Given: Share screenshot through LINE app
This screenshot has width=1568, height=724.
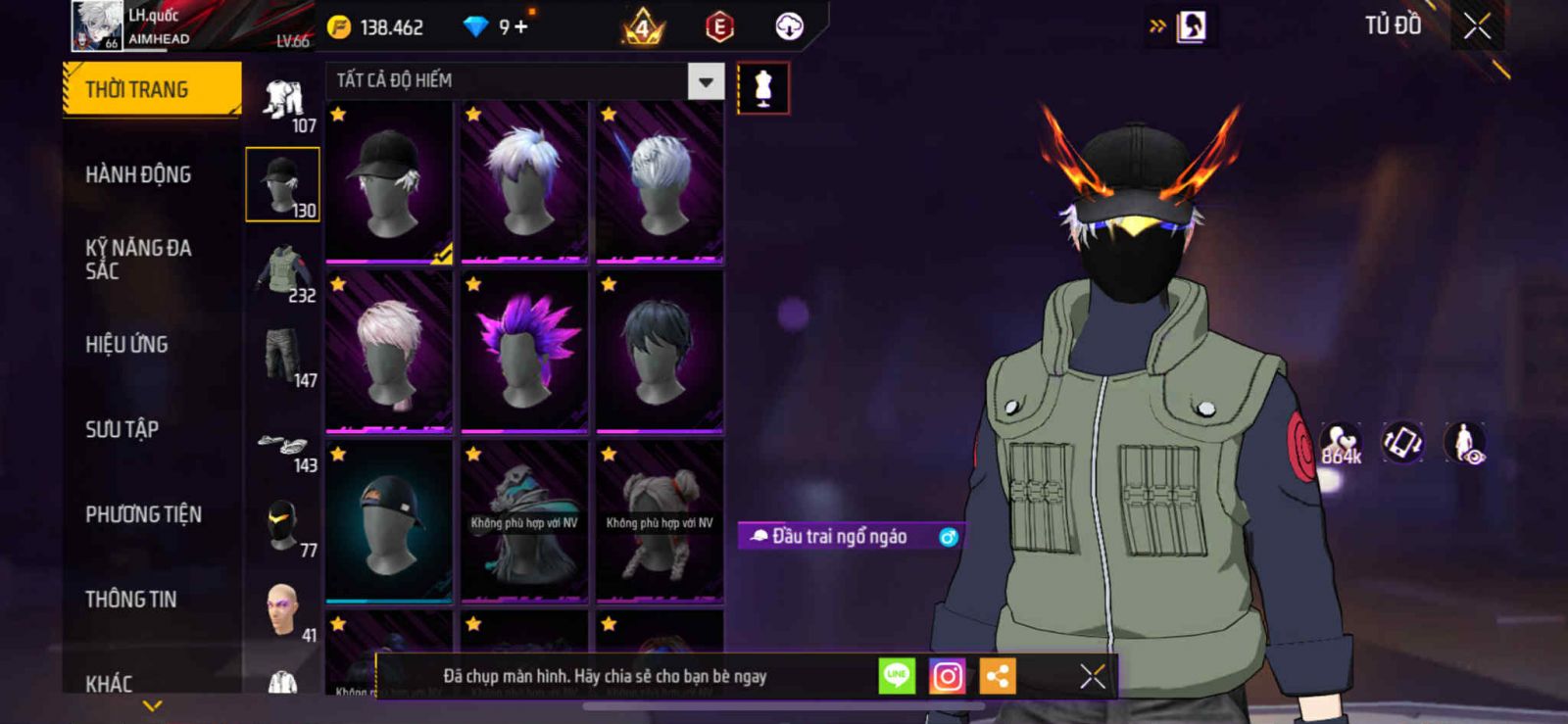Looking at the screenshot, I should click(897, 676).
